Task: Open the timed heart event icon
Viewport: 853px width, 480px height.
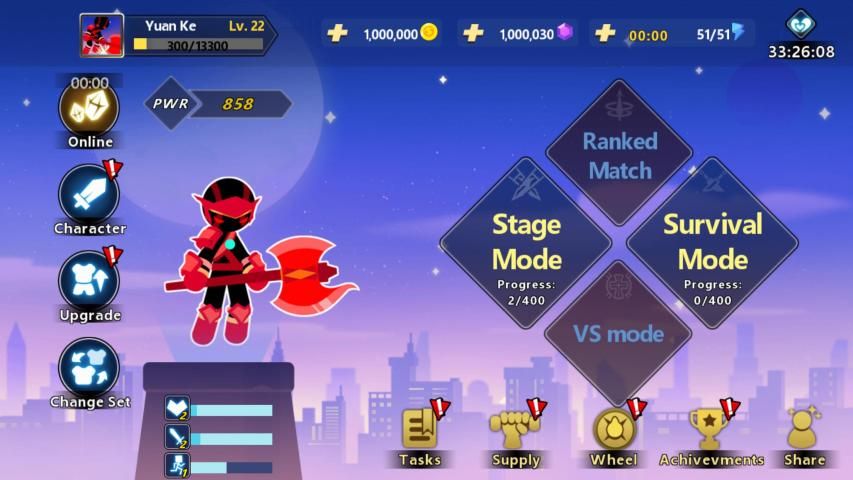Action: [801, 24]
